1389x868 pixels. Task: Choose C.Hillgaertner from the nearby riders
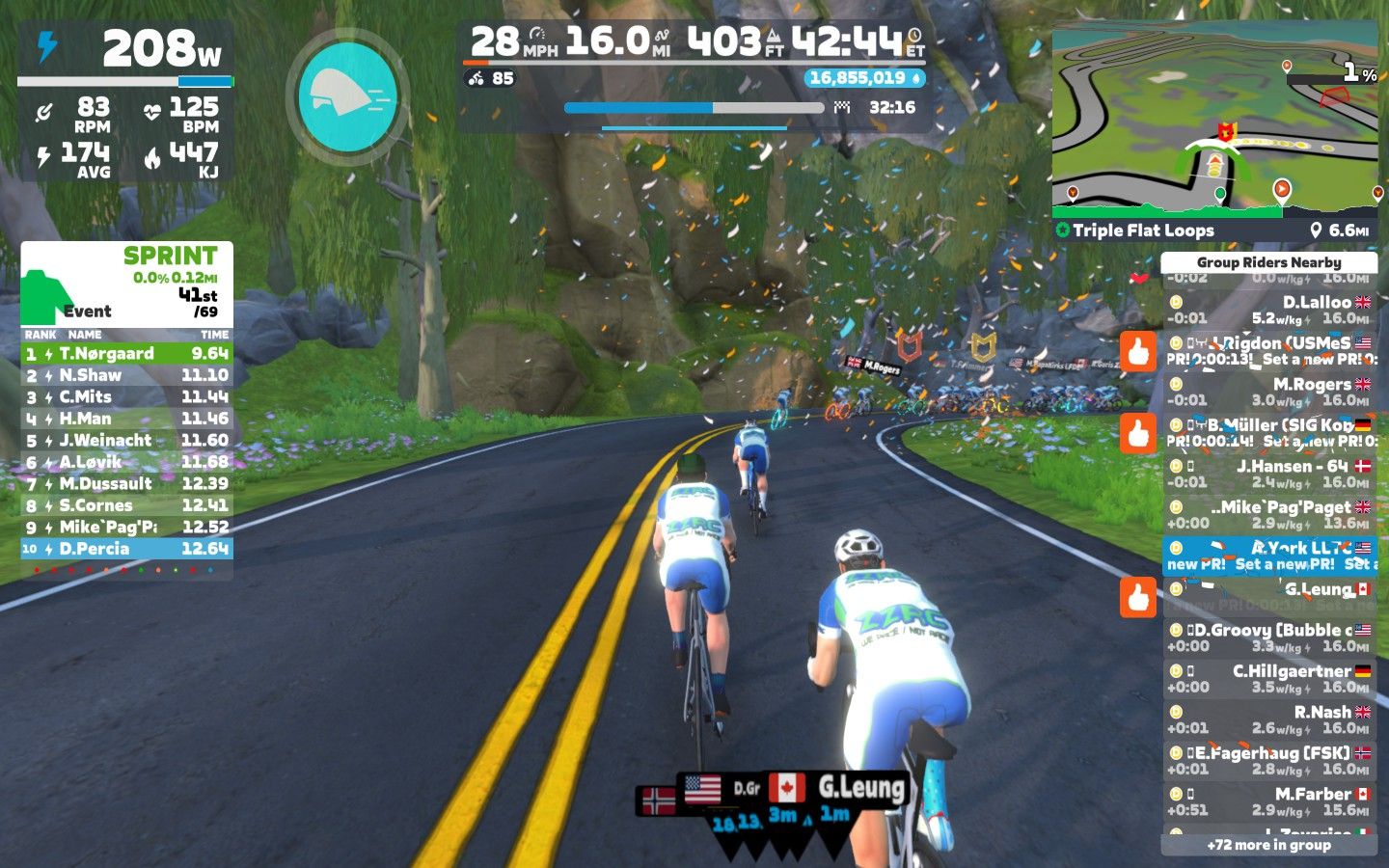(1268, 678)
